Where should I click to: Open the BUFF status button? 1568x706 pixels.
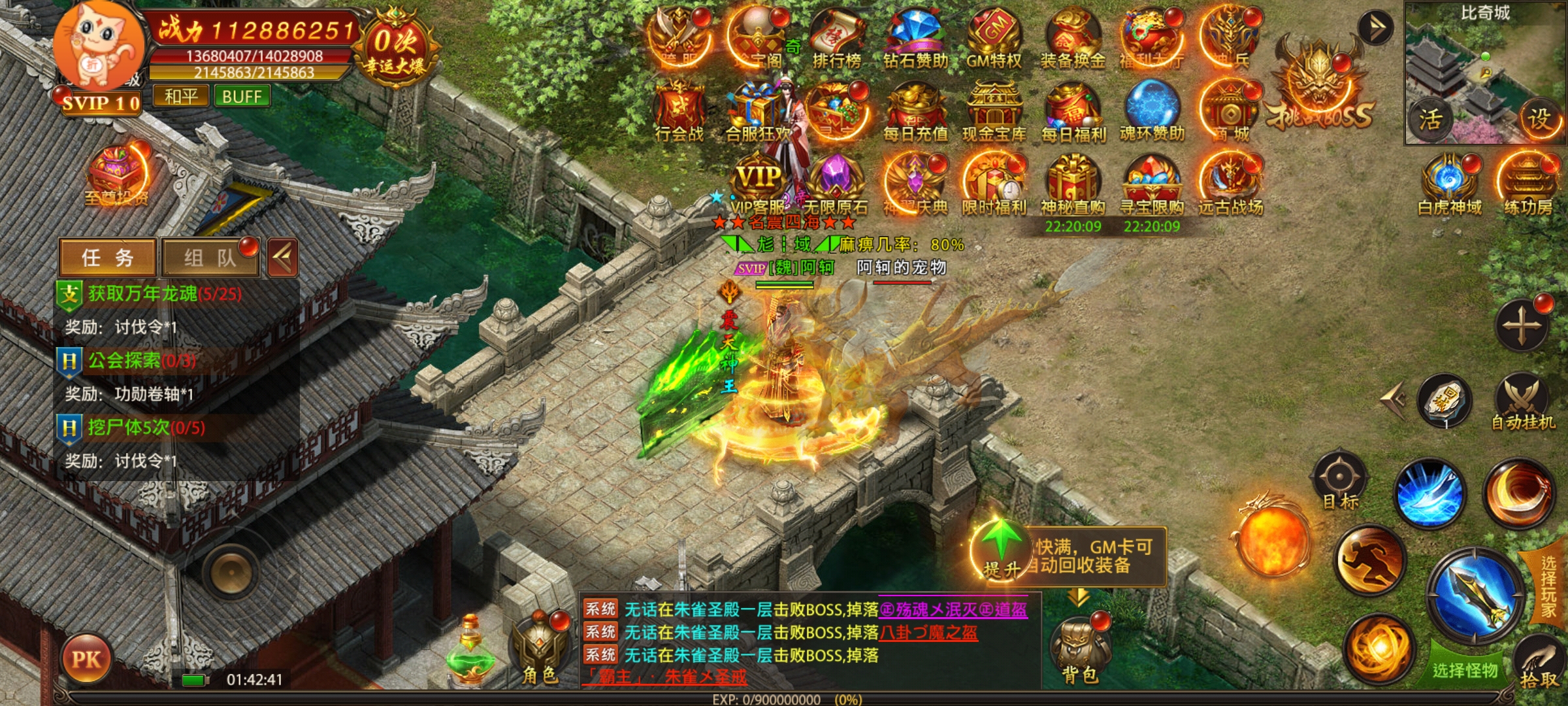click(x=242, y=97)
